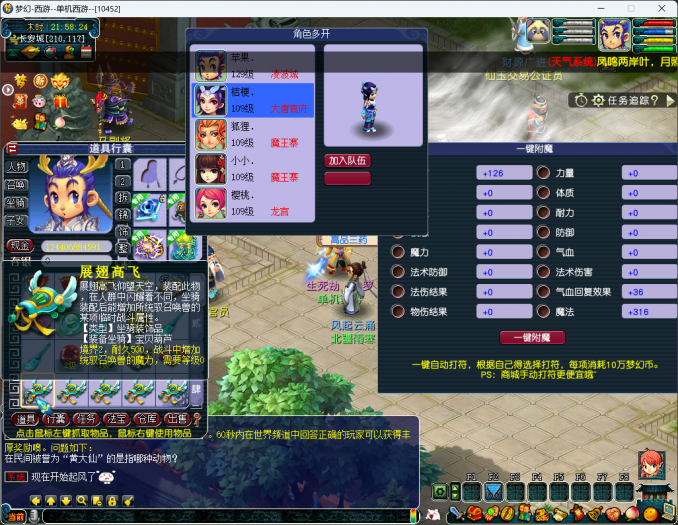This screenshot has width=678, height=525.
Task: Select the 小小 character entry
Action: [x=254, y=168]
